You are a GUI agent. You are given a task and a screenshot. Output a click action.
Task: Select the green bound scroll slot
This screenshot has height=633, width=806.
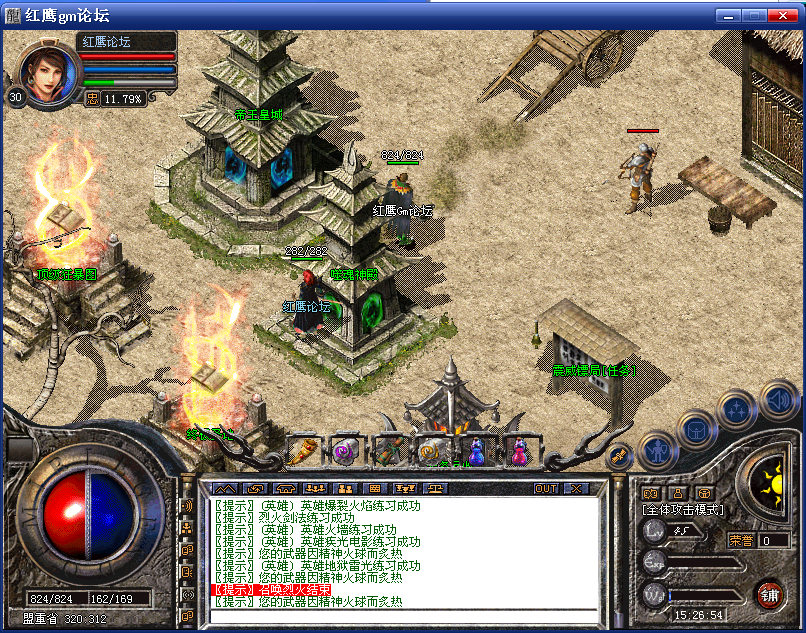(389, 452)
